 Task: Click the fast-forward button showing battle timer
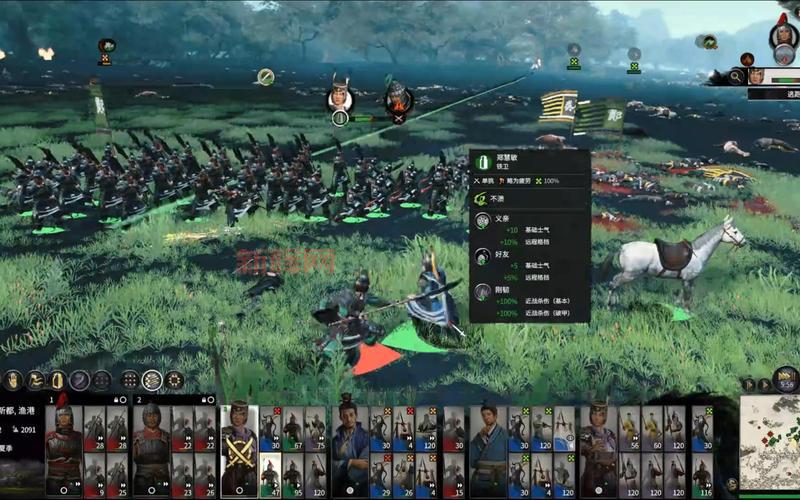click(785, 380)
